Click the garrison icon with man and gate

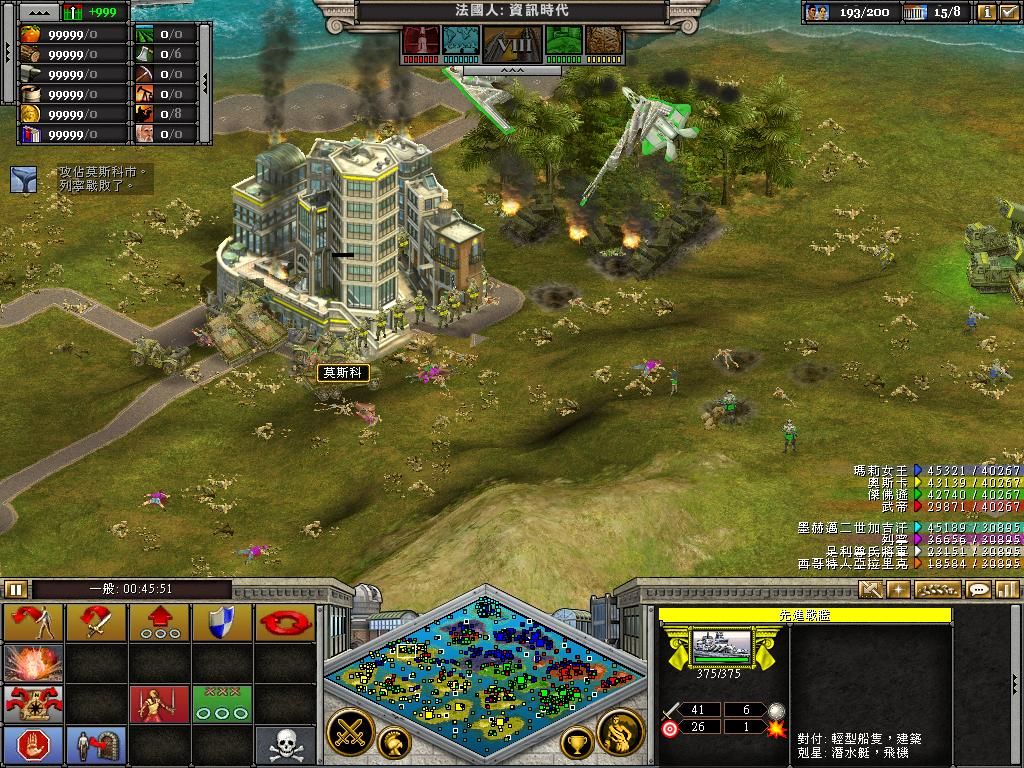pyautogui.click(x=96, y=745)
